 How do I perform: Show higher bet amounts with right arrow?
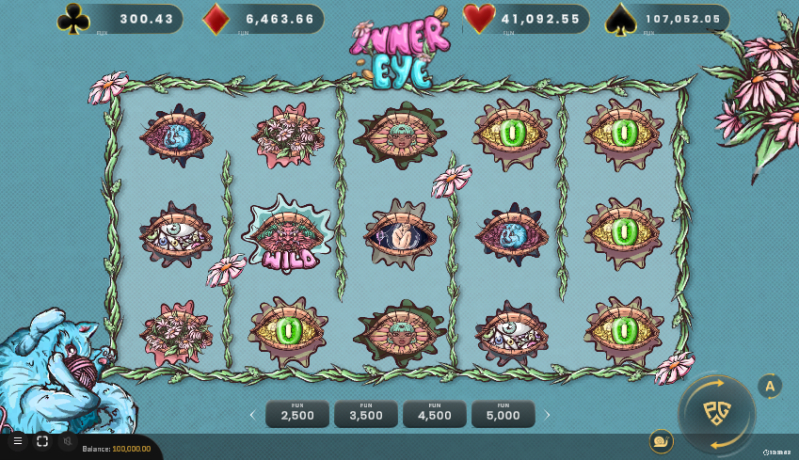547,414
